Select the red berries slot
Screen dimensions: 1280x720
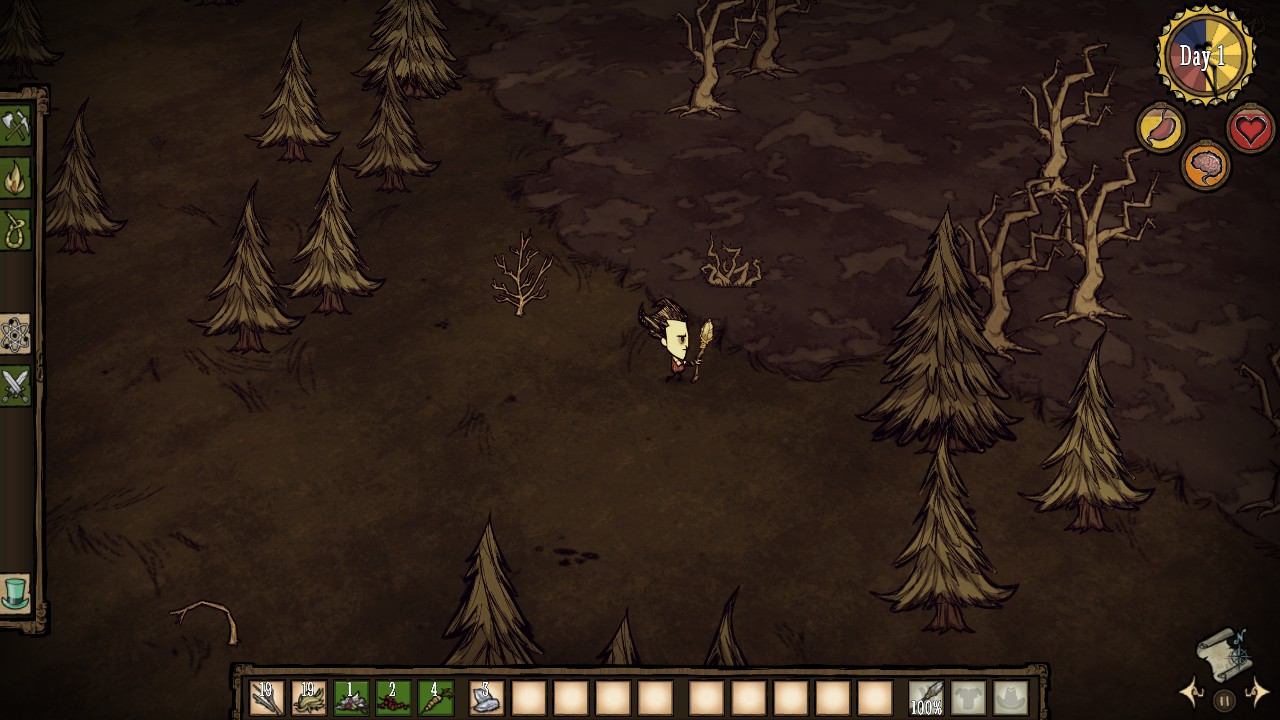[393, 697]
